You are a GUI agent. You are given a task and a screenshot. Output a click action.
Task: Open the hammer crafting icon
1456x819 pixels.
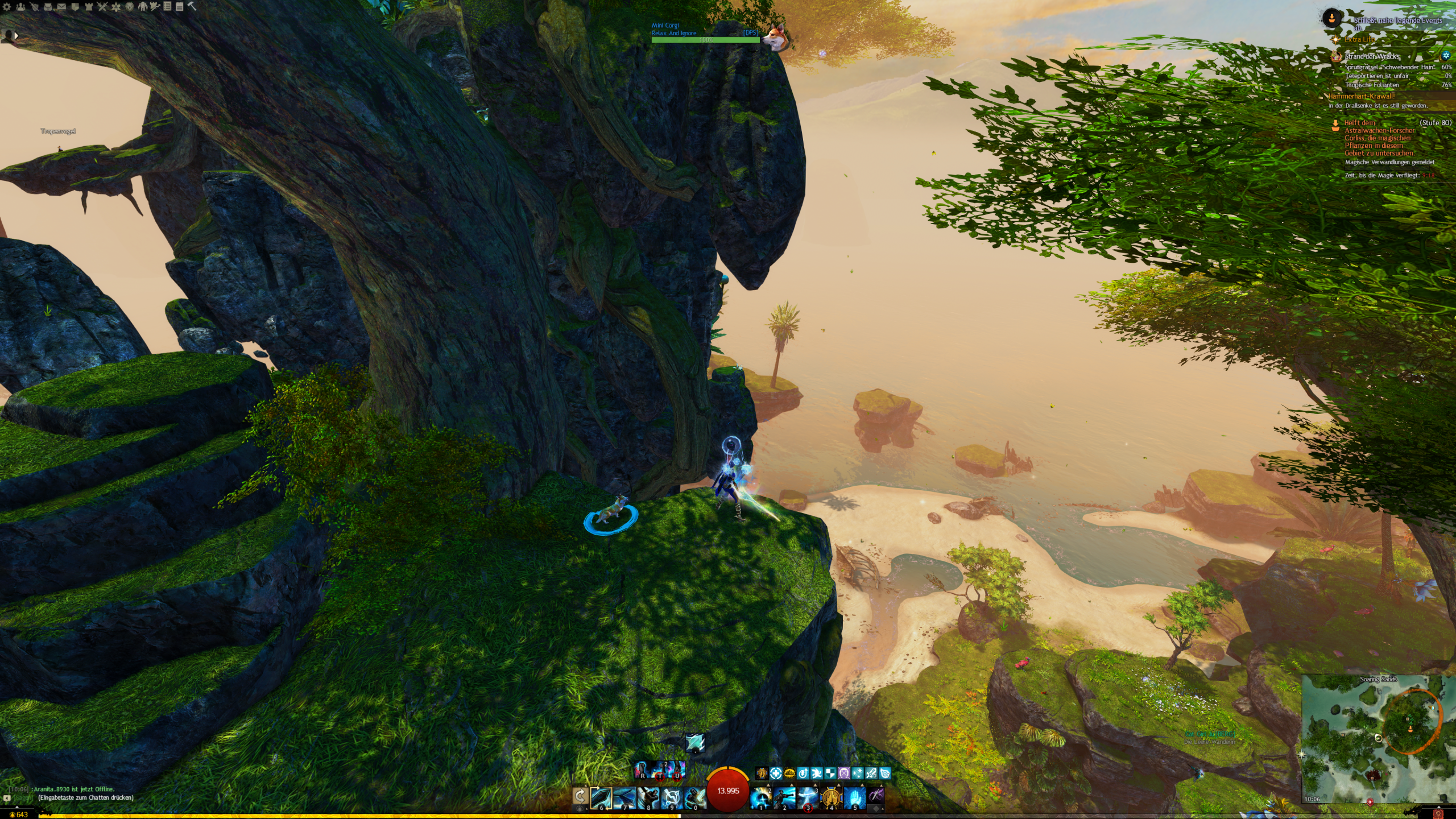point(192,7)
